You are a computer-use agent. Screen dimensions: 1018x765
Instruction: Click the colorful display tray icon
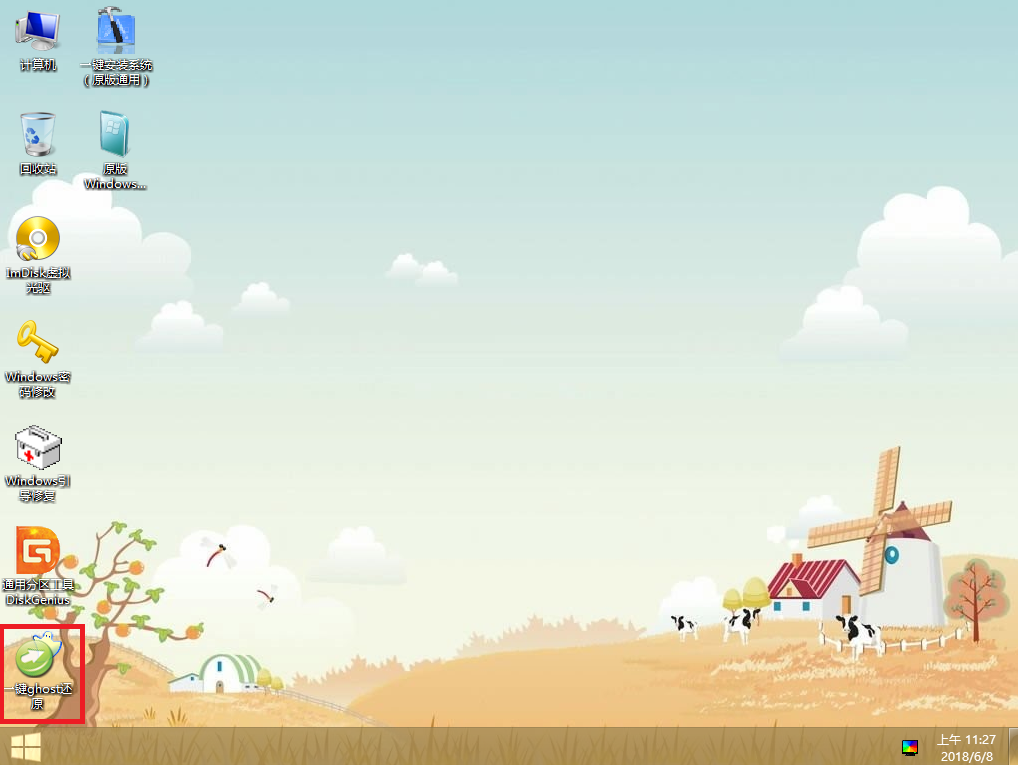point(910,747)
